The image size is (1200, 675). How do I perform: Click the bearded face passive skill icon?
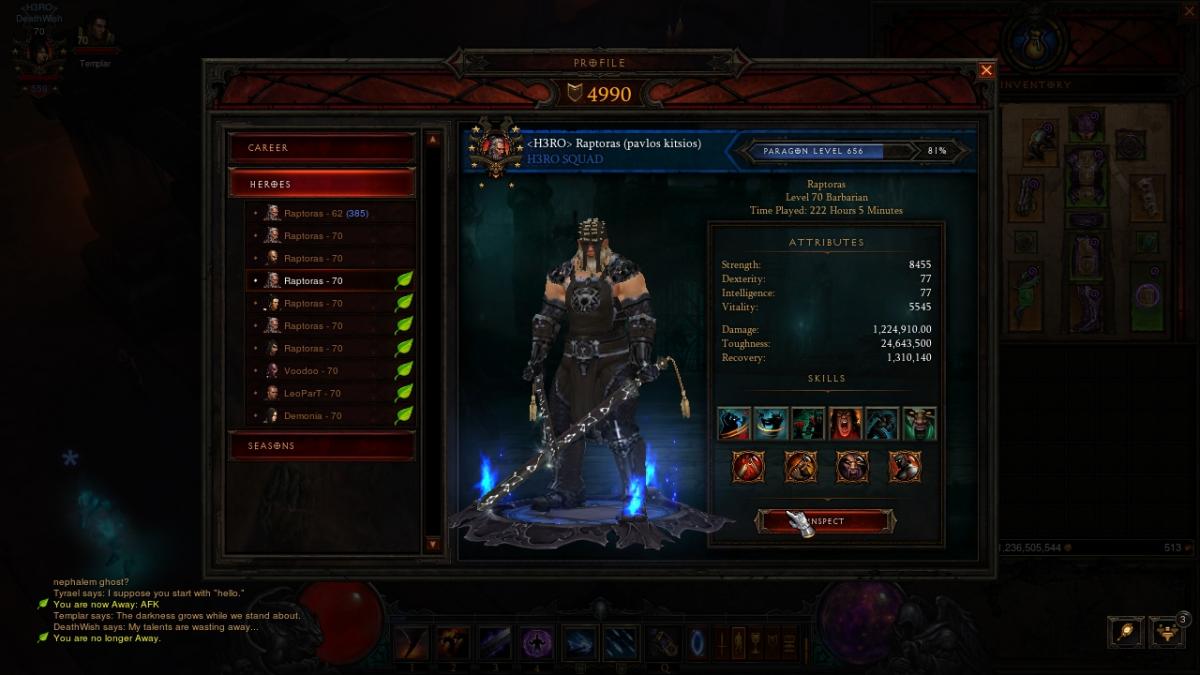(852, 466)
